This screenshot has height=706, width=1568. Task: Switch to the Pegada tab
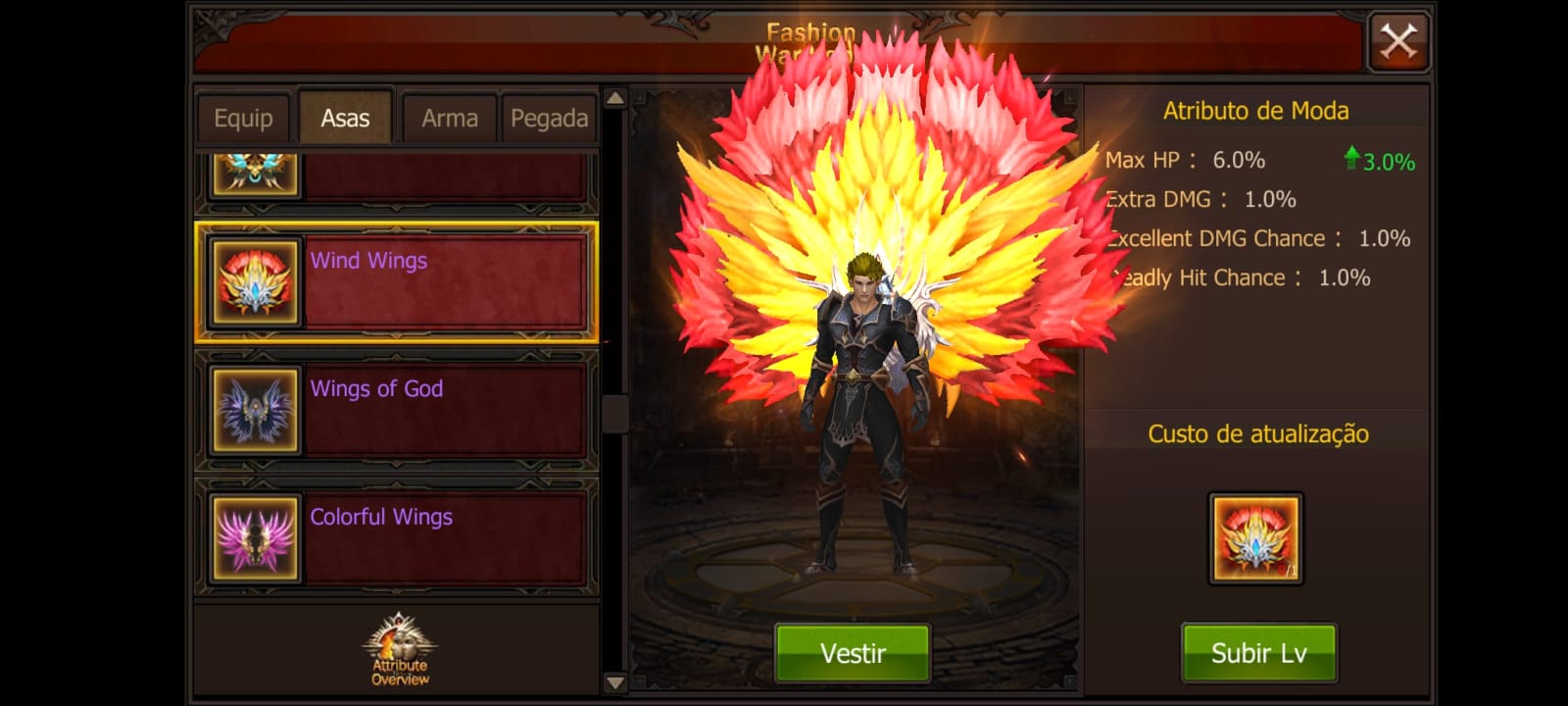tap(549, 119)
